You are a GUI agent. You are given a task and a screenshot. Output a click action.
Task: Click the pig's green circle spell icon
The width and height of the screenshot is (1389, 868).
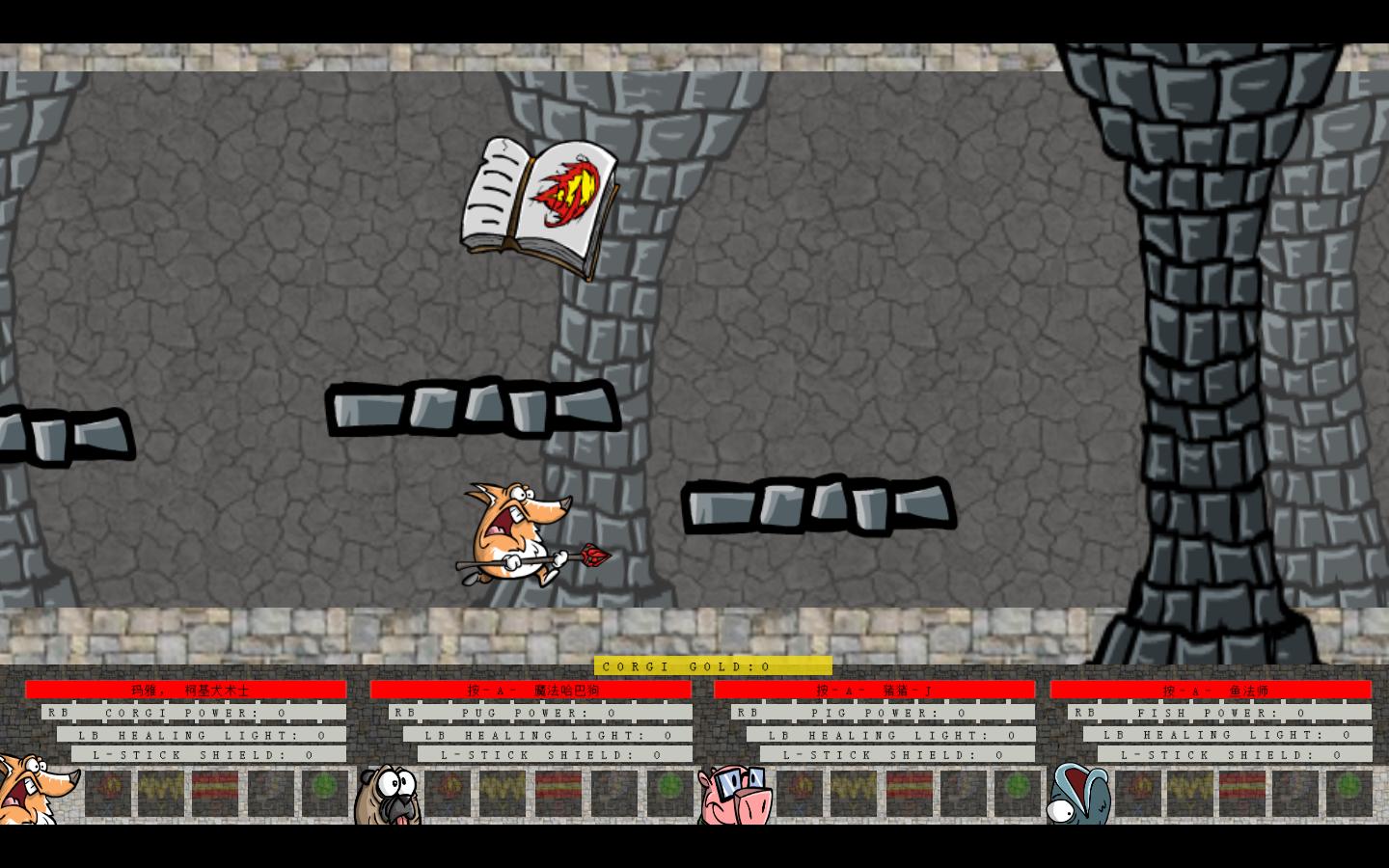pos(1018,793)
